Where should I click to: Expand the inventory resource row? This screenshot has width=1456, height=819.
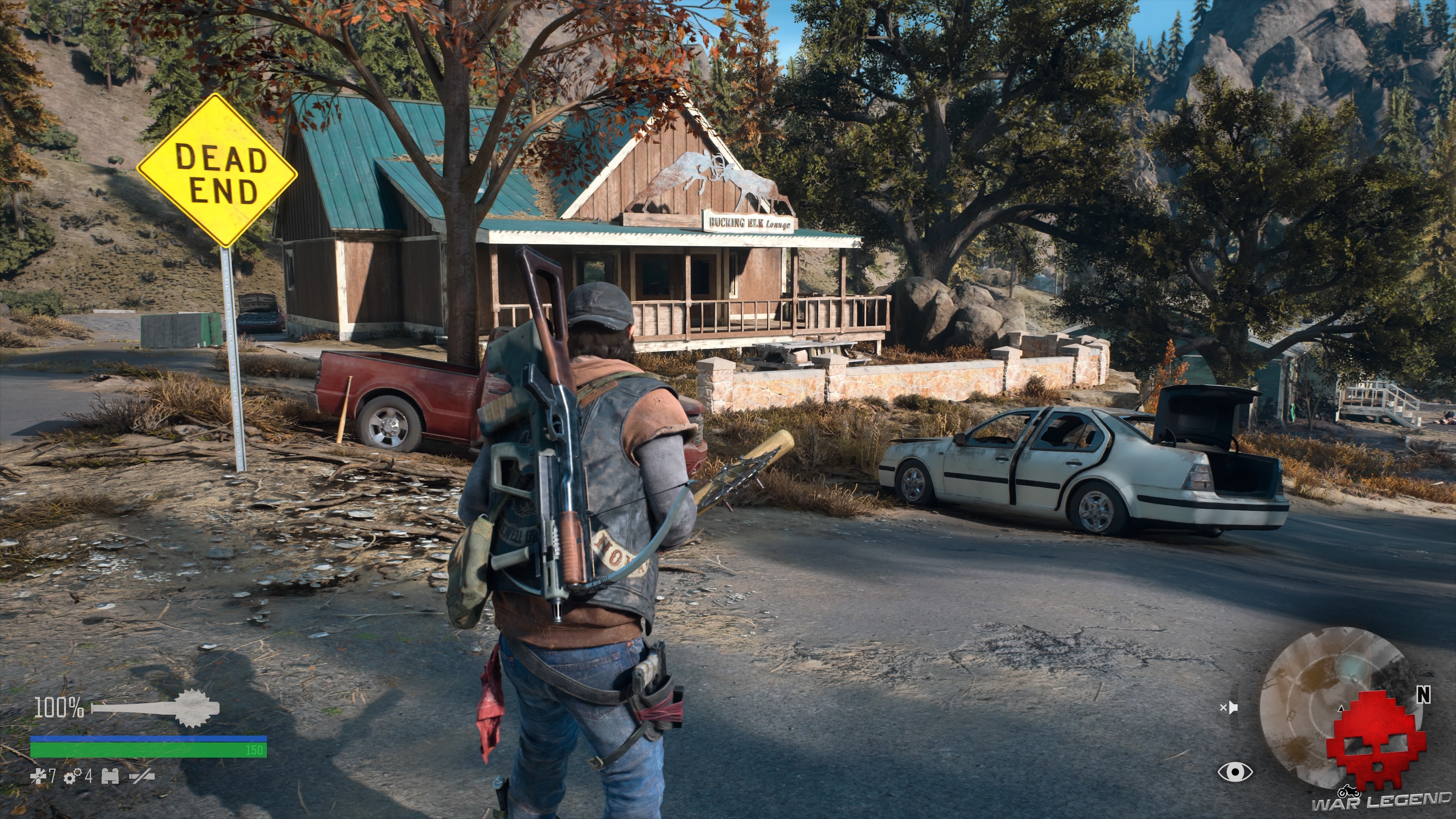click(x=91, y=778)
